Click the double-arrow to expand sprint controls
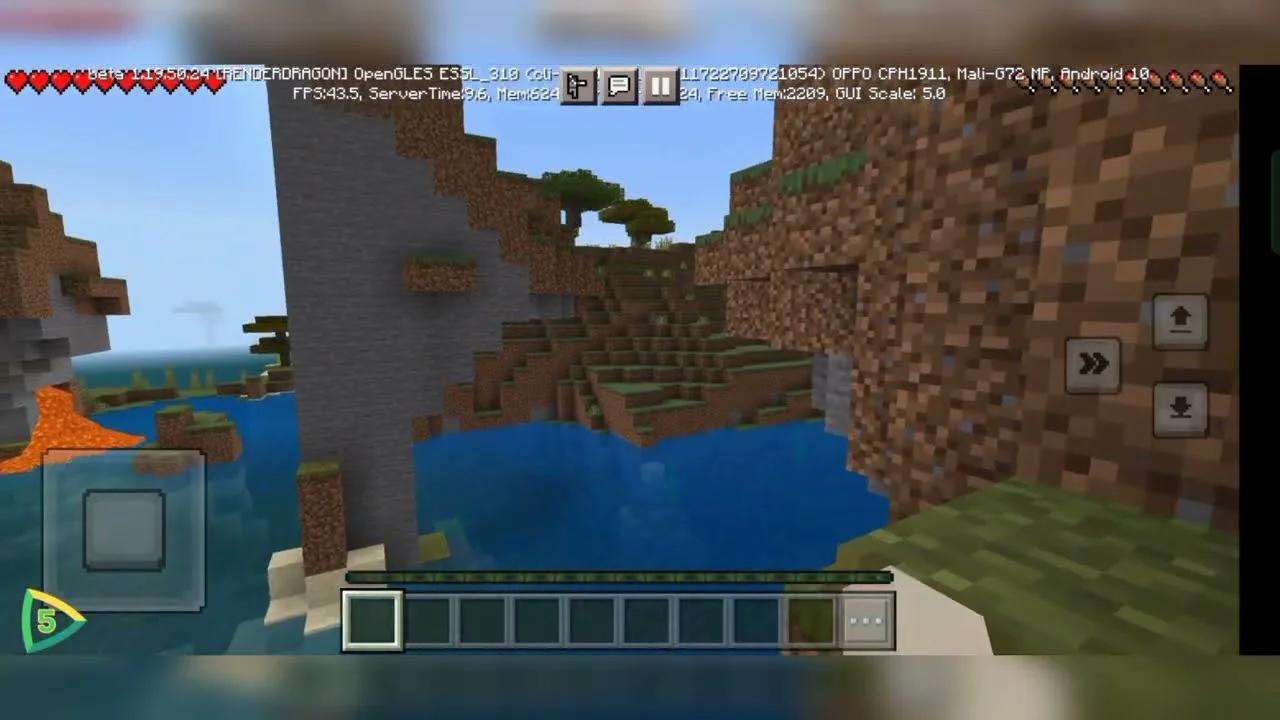Viewport: 1280px width, 720px height. pyautogui.click(x=1094, y=364)
